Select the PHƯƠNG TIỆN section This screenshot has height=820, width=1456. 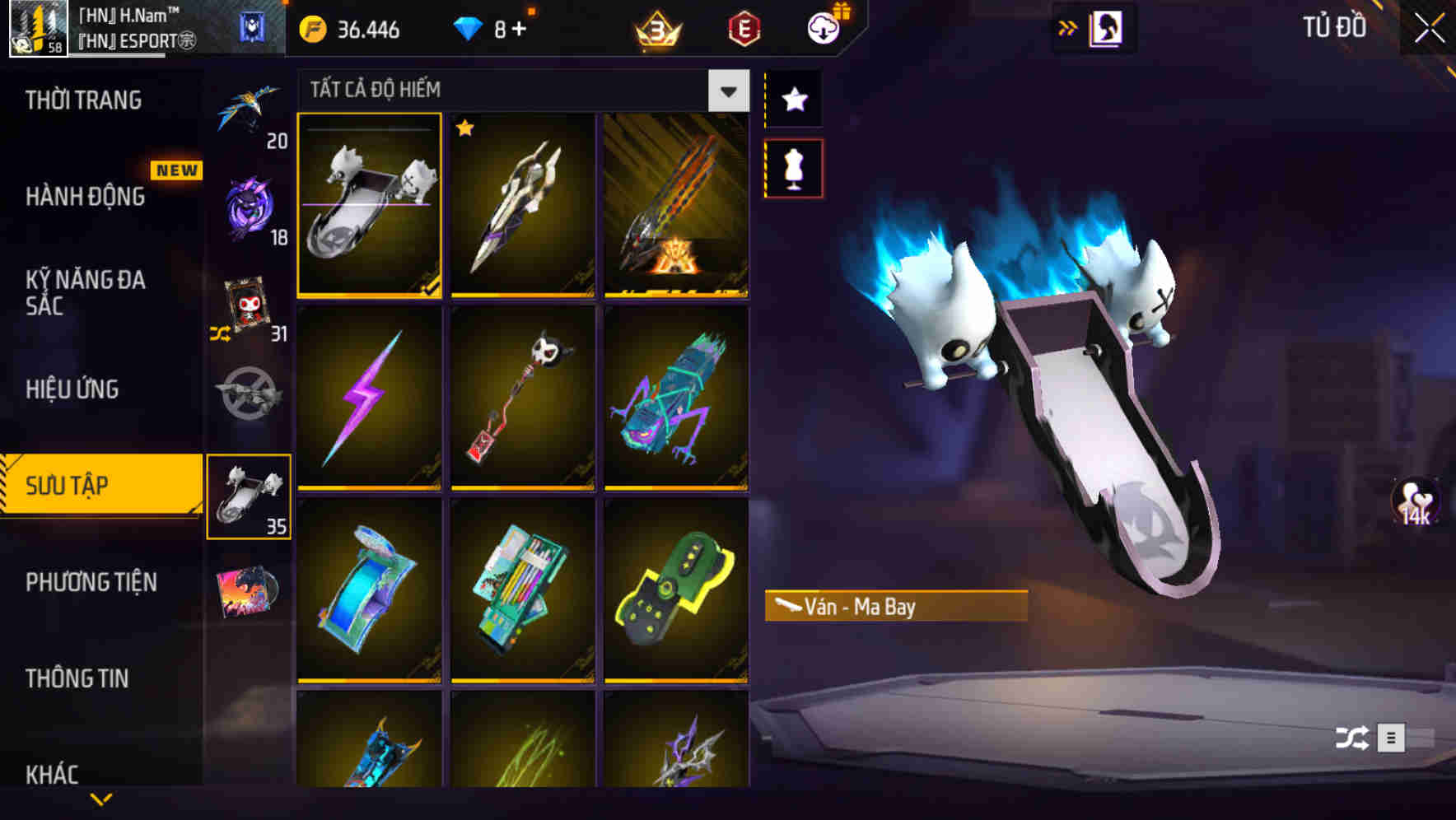(x=91, y=581)
